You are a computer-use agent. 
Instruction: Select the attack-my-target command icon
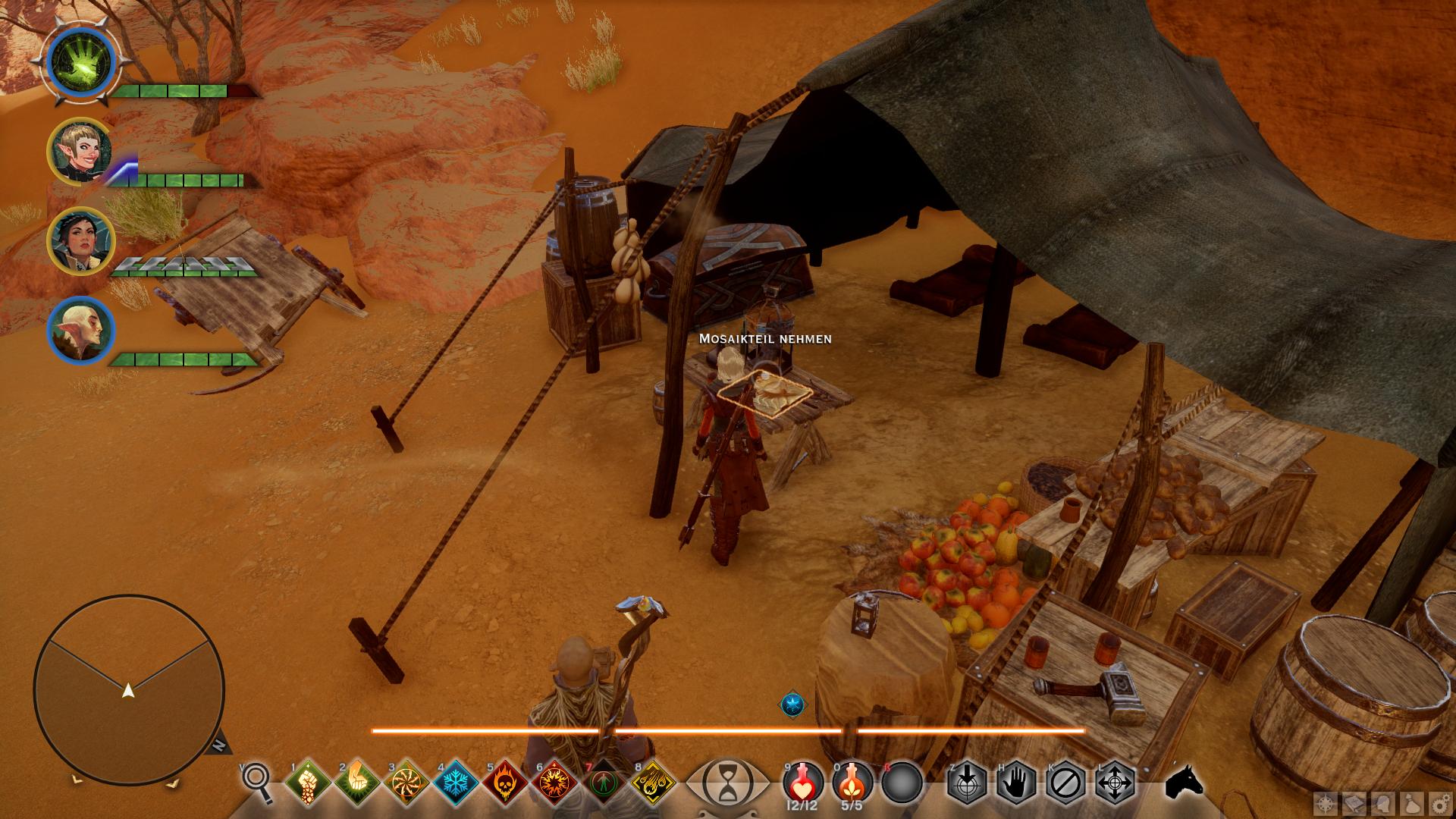click(967, 781)
